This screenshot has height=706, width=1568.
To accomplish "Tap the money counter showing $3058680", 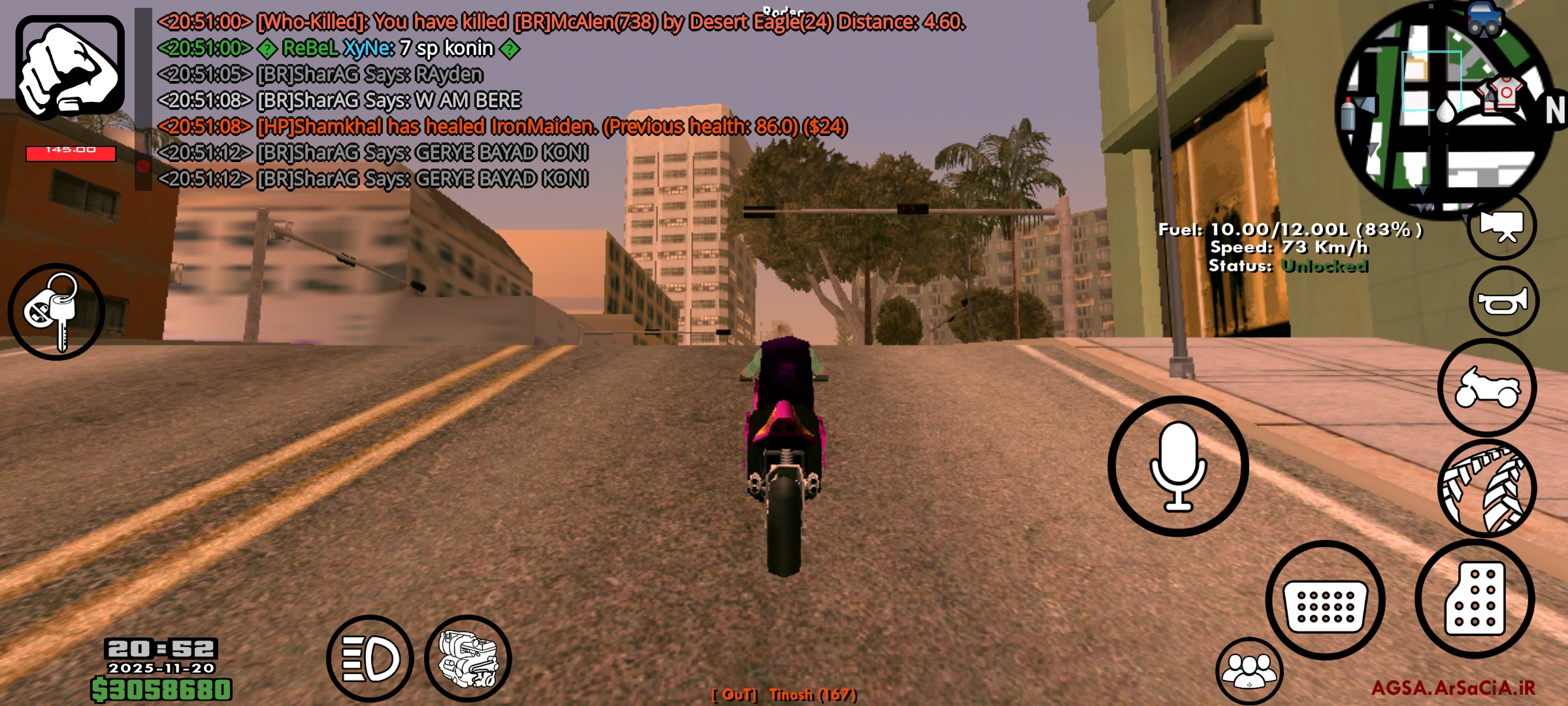I will click(160, 690).
